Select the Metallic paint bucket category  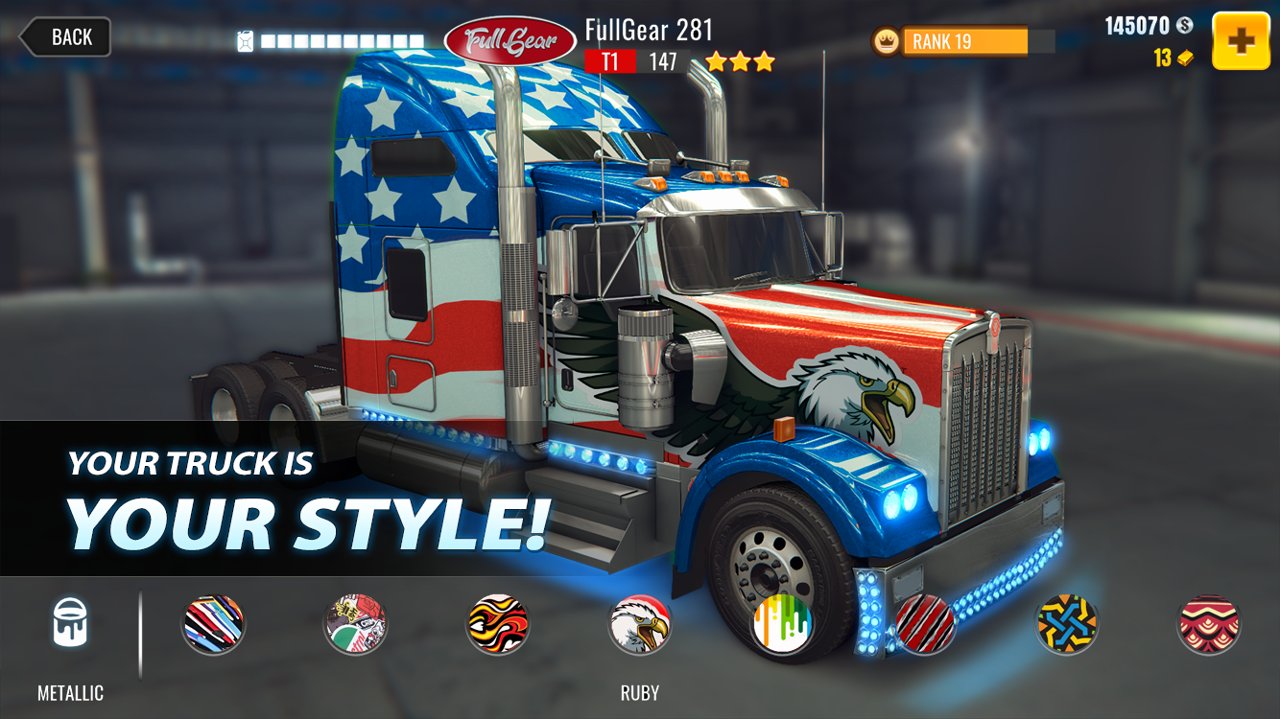[x=70, y=623]
